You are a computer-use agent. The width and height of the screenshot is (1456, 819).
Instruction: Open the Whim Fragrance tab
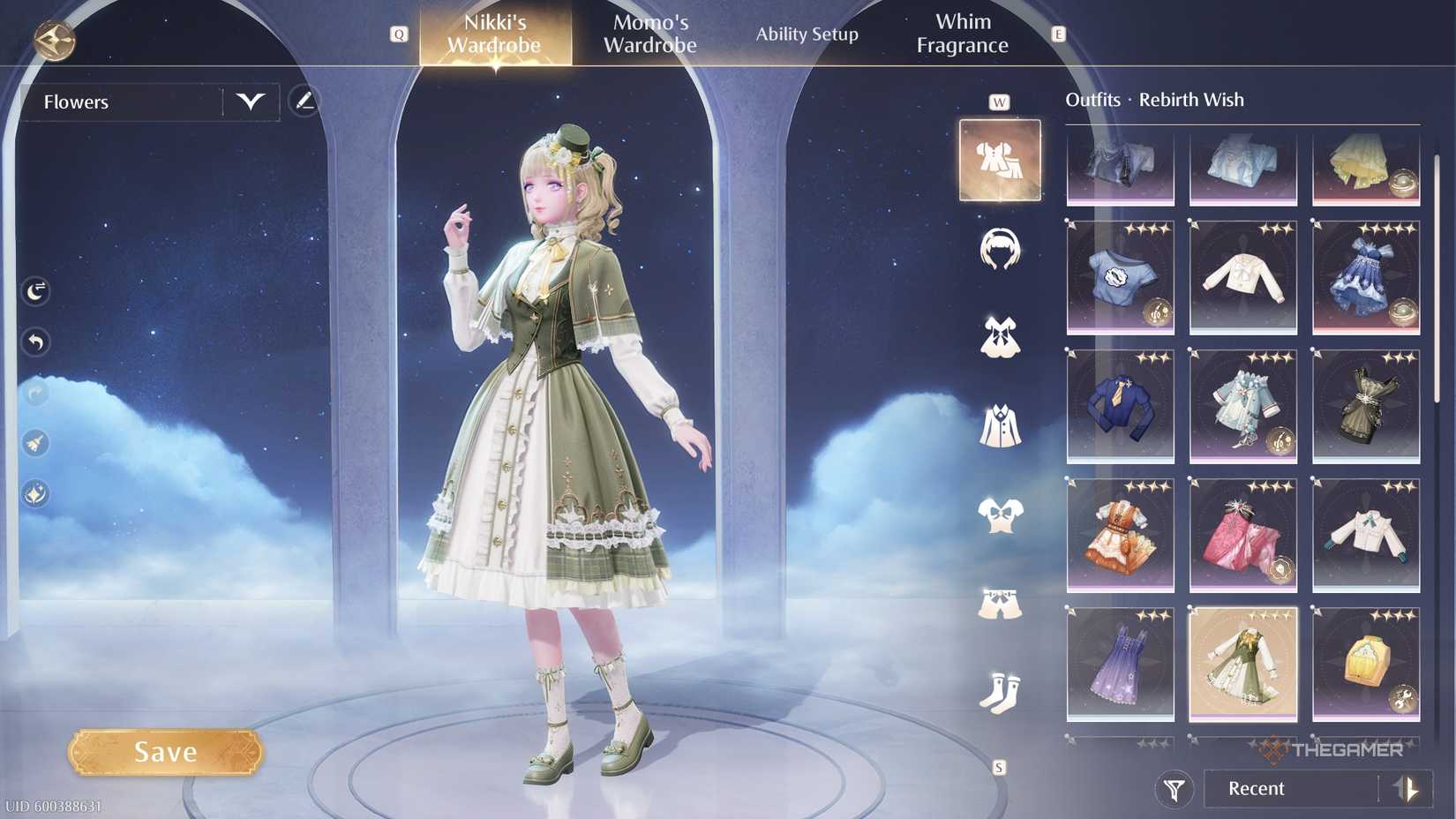963,34
